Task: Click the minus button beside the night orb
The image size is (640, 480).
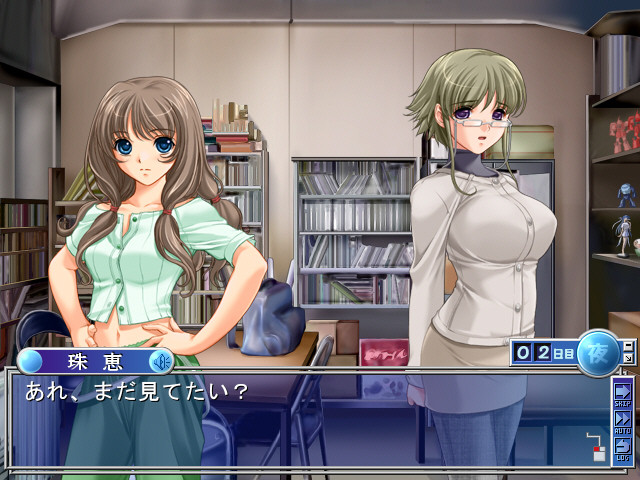Action: pyautogui.click(x=628, y=345)
